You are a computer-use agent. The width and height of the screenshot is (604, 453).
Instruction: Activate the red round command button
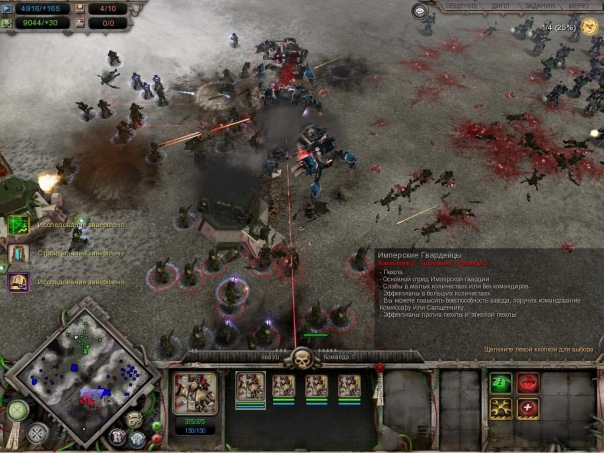[x=528, y=383]
